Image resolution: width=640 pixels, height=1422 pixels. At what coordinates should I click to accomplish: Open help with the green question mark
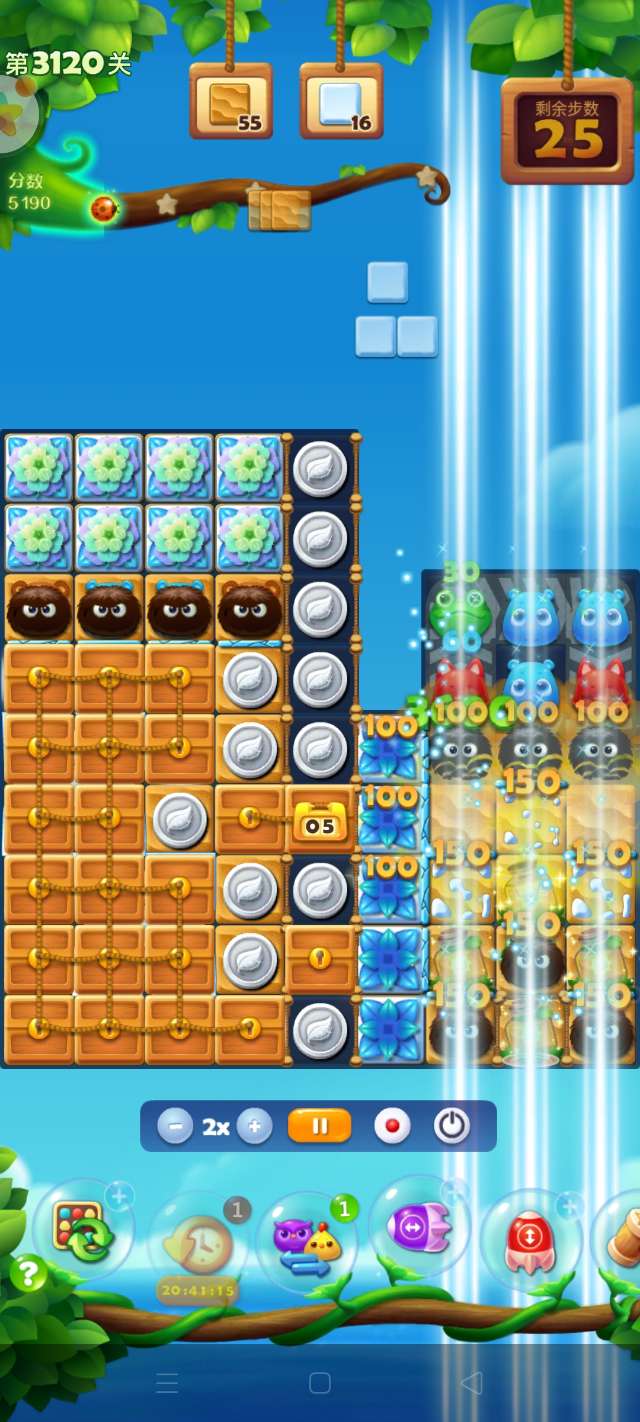click(x=29, y=1273)
